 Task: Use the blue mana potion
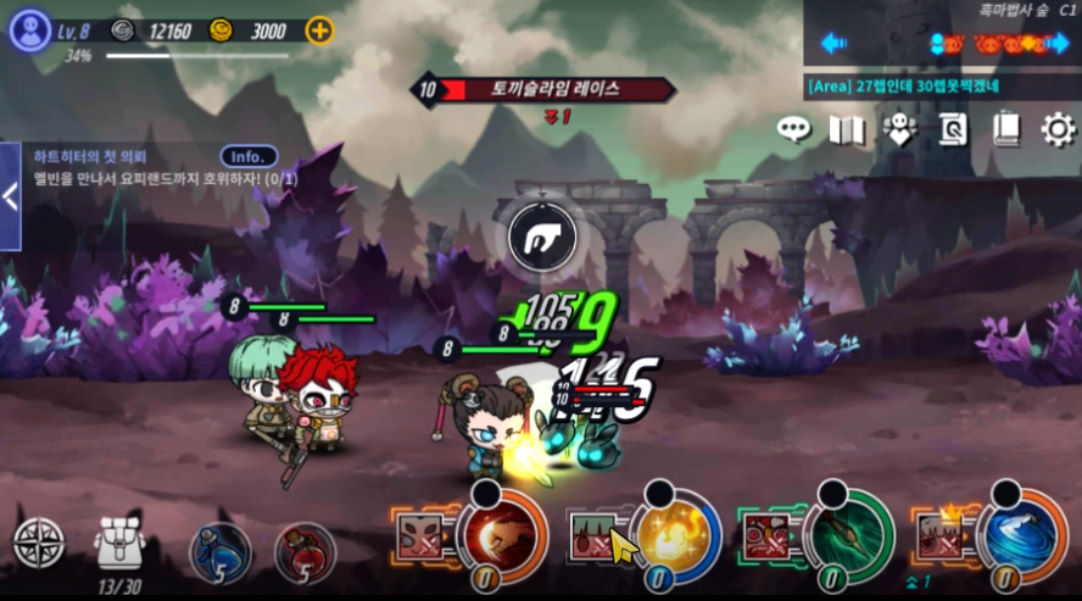coord(220,551)
